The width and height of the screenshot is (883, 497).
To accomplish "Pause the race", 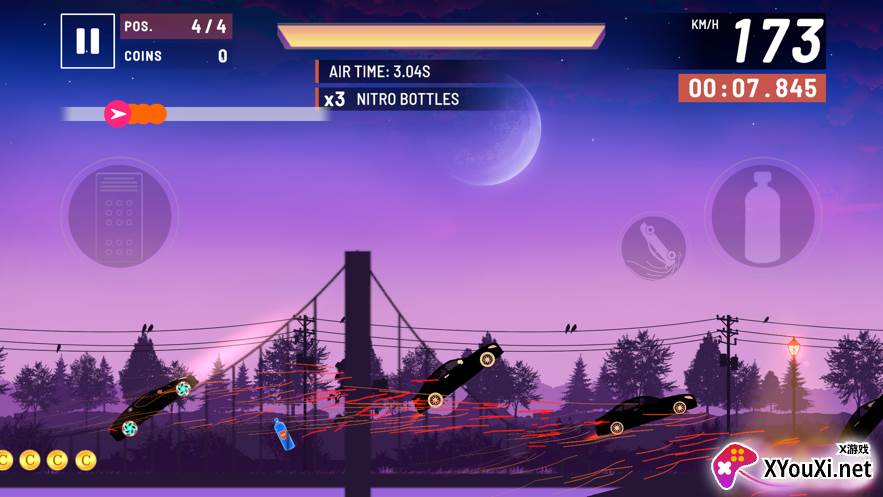I will (x=87, y=41).
